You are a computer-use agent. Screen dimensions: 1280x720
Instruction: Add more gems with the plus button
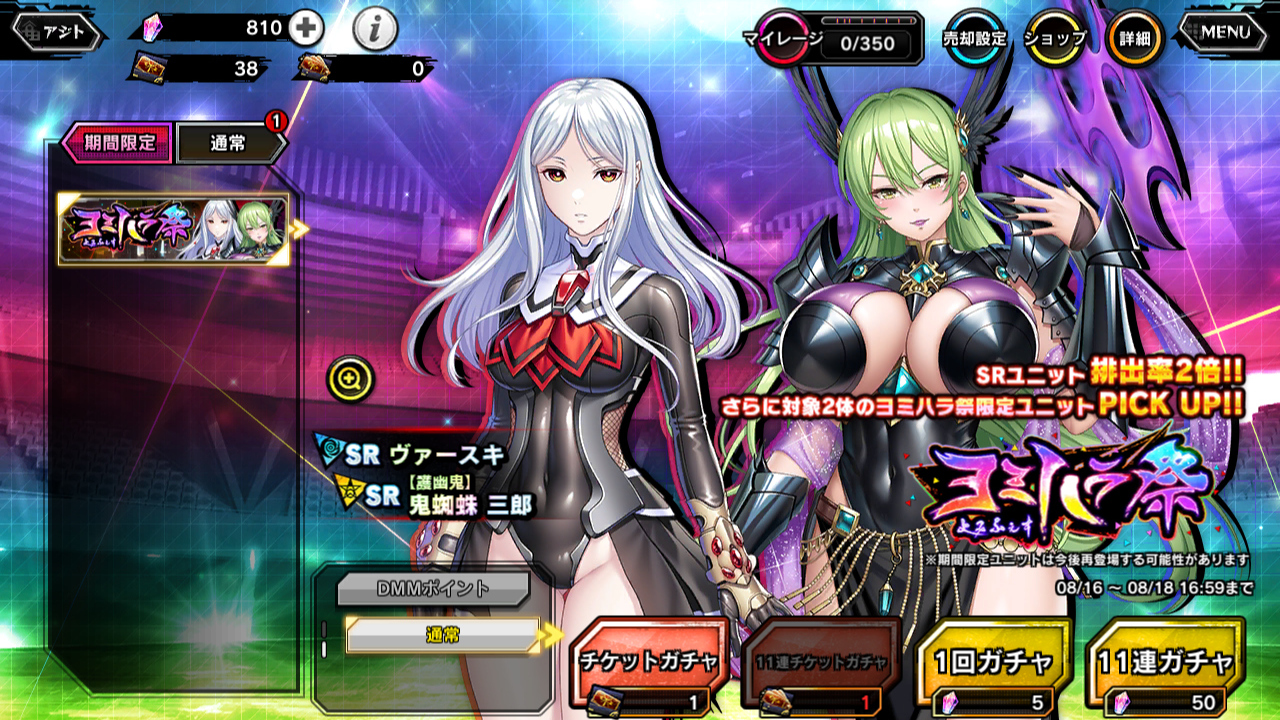coord(305,28)
